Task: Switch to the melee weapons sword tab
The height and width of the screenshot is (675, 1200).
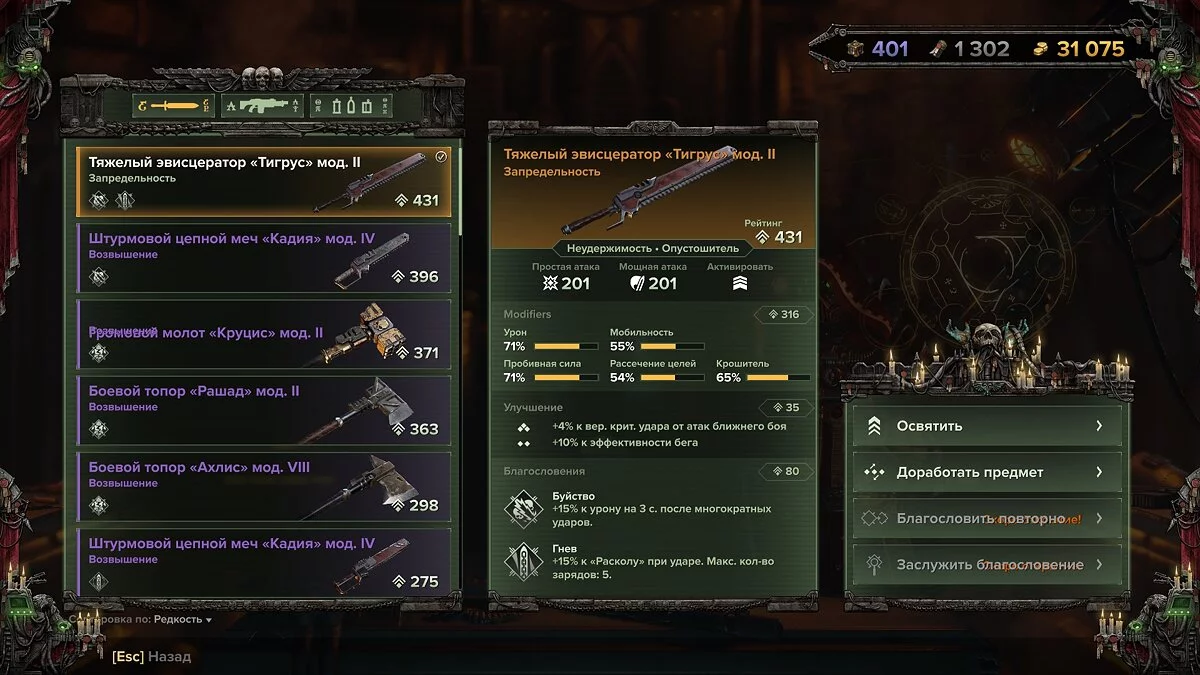Action: (x=173, y=105)
